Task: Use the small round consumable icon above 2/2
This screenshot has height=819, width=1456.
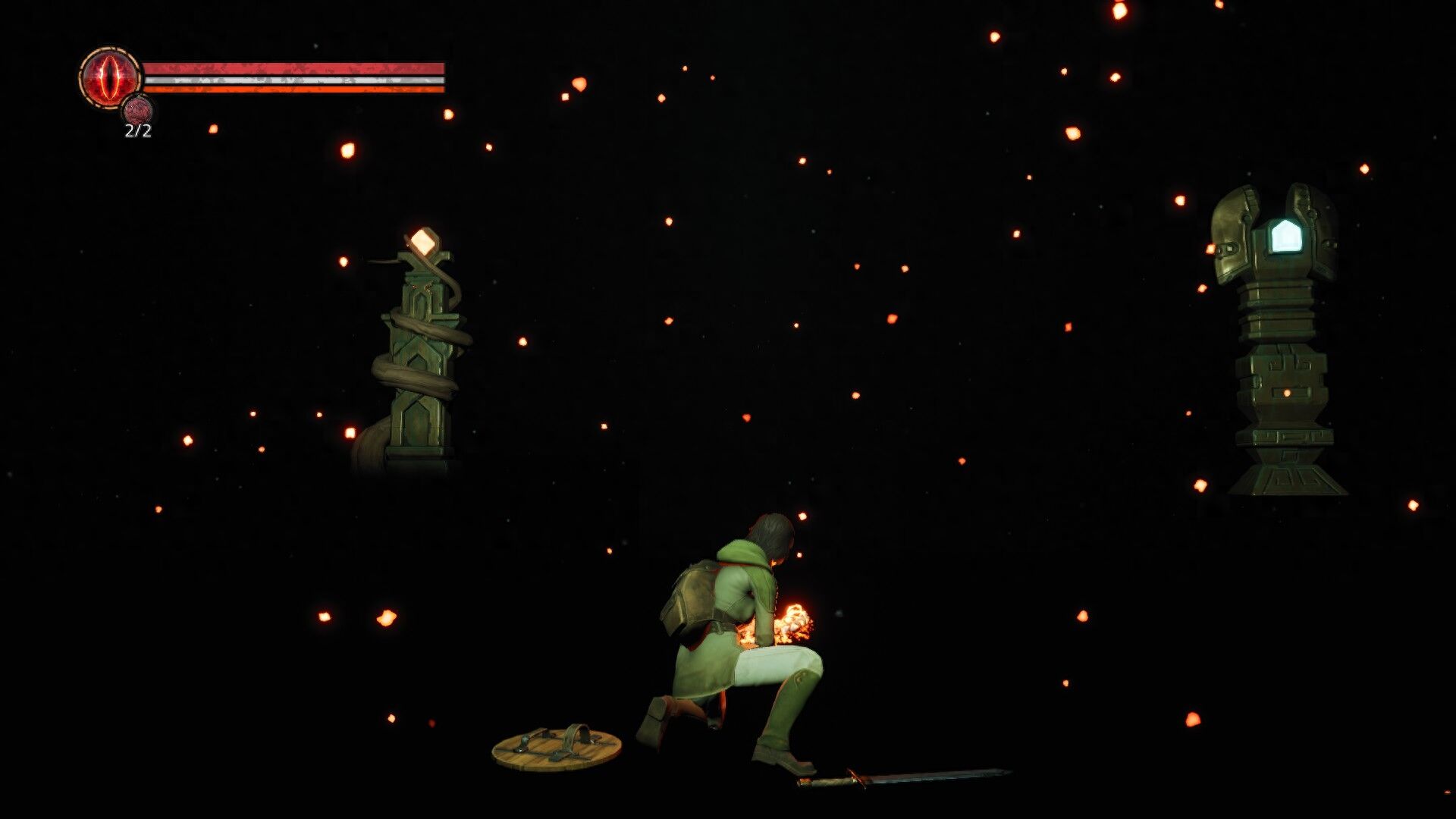Action: tap(137, 111)
